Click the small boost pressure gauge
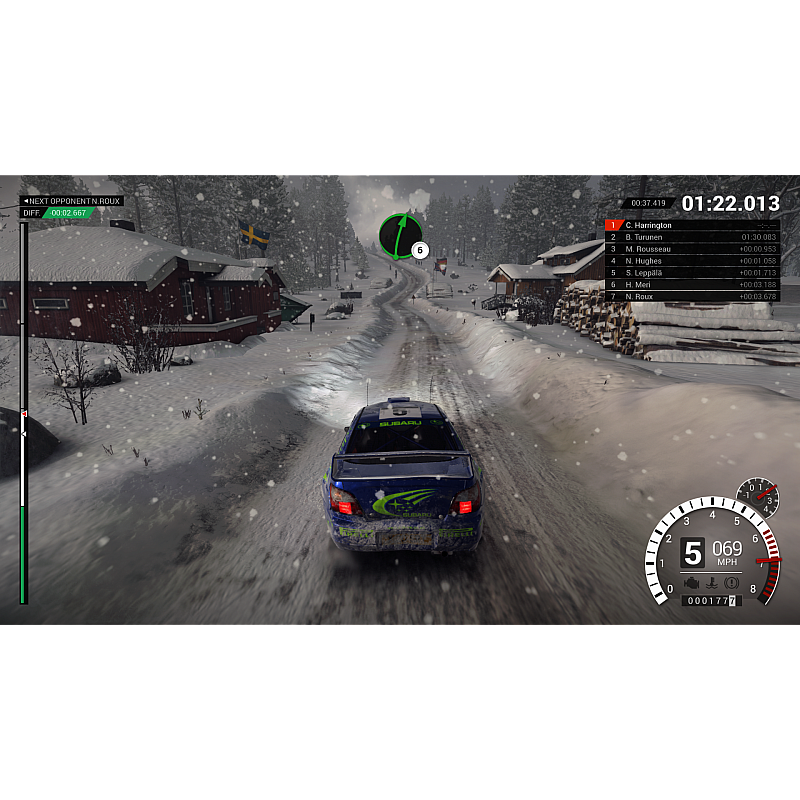Screen dimensions: 800x800 757,497
